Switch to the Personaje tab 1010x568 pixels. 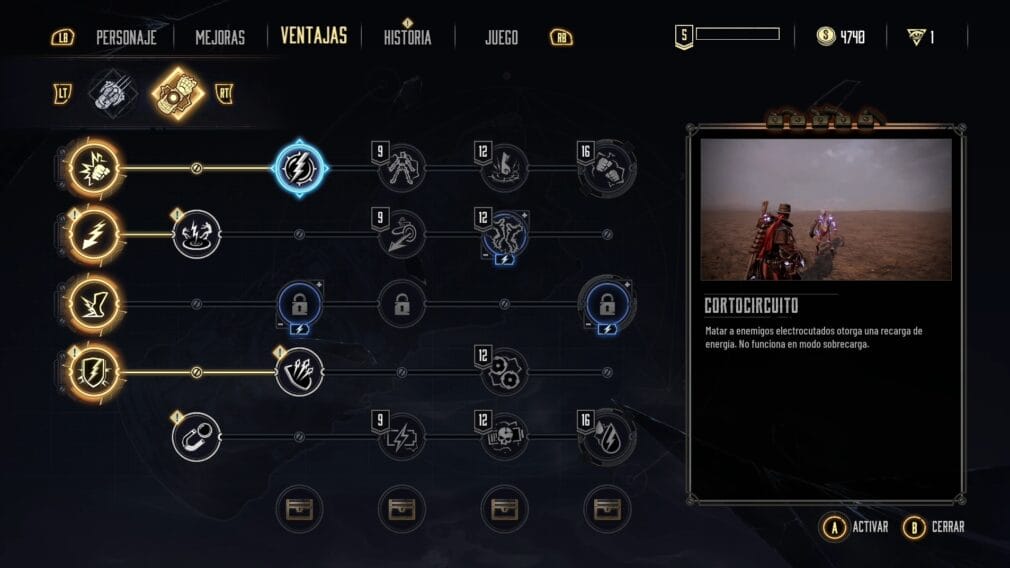(127, 38)
